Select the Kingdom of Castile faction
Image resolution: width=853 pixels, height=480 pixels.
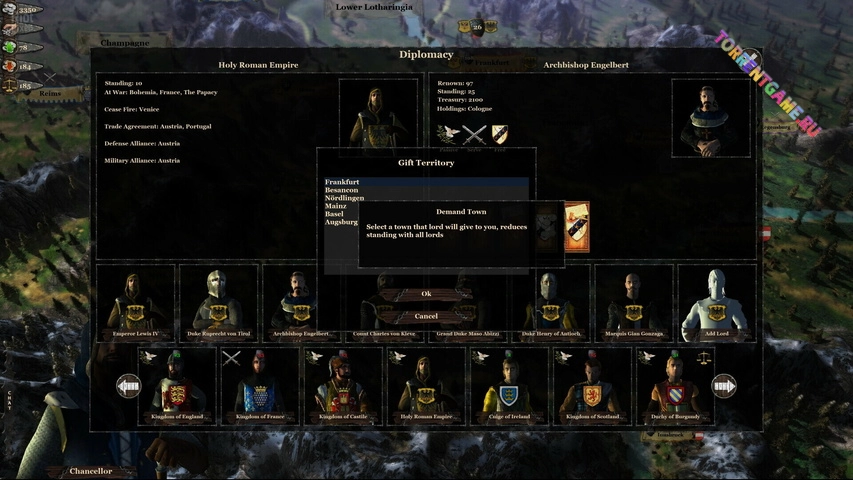click(343, 386)
